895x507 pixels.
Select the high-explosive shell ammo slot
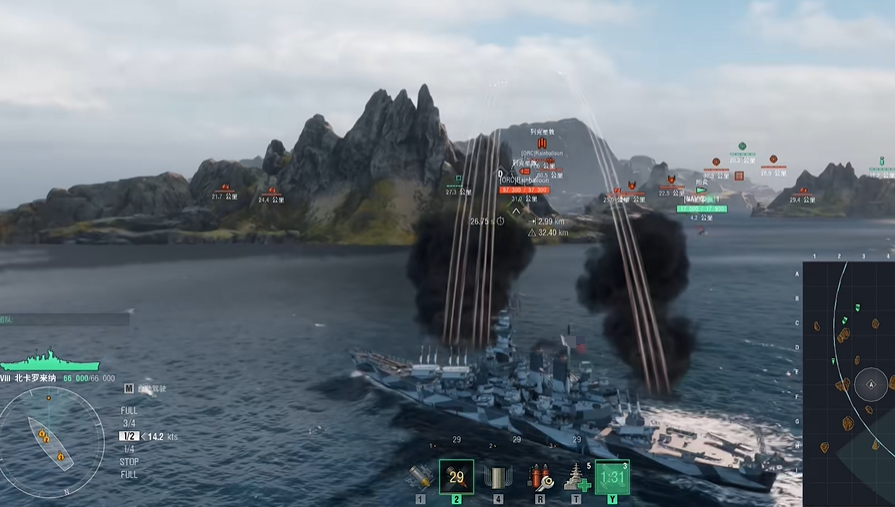tap(421, 477)
